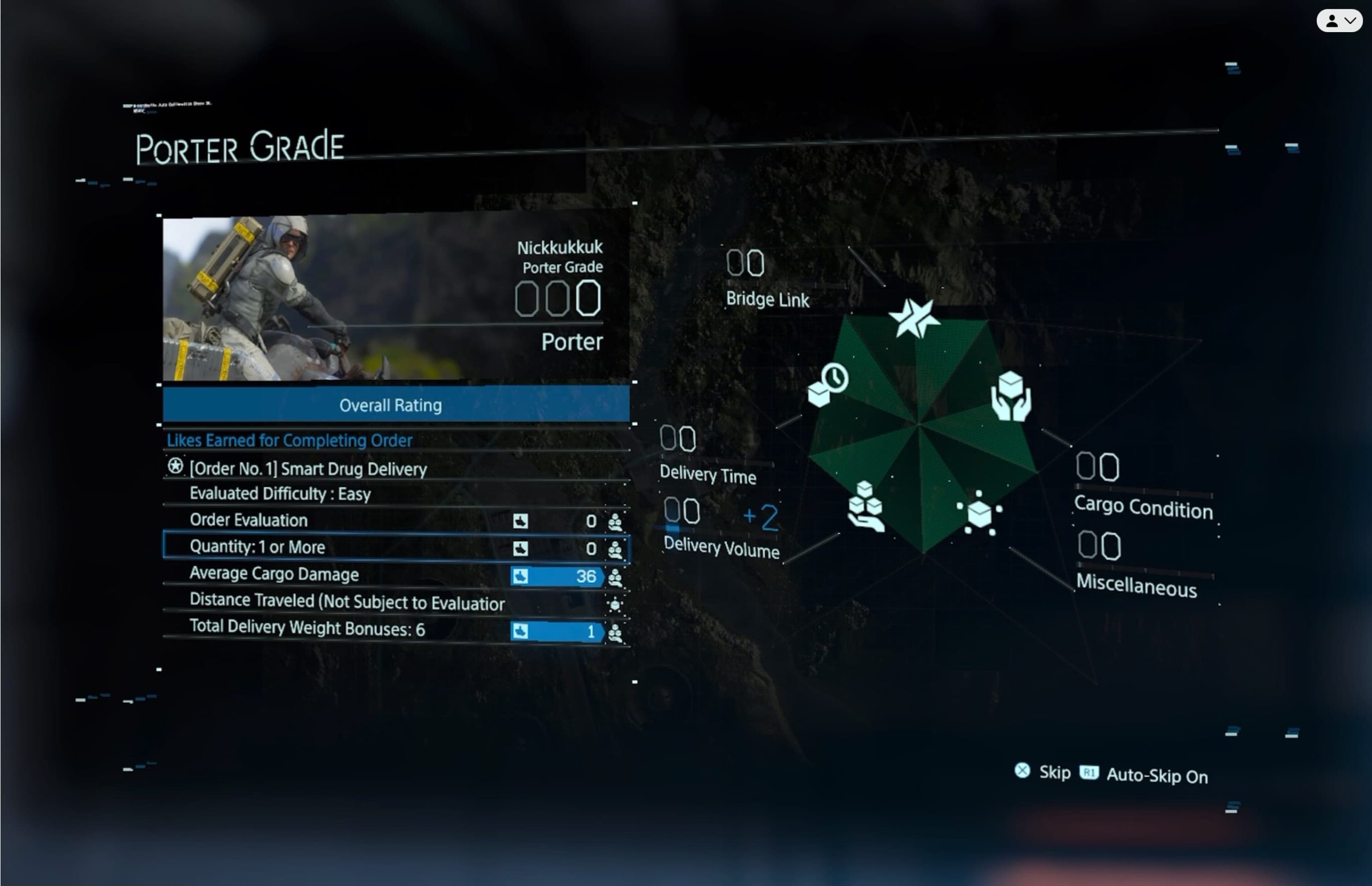Click the Likes Earned for Completing Order heading
1372x886 pixels.
click(289, 441)
